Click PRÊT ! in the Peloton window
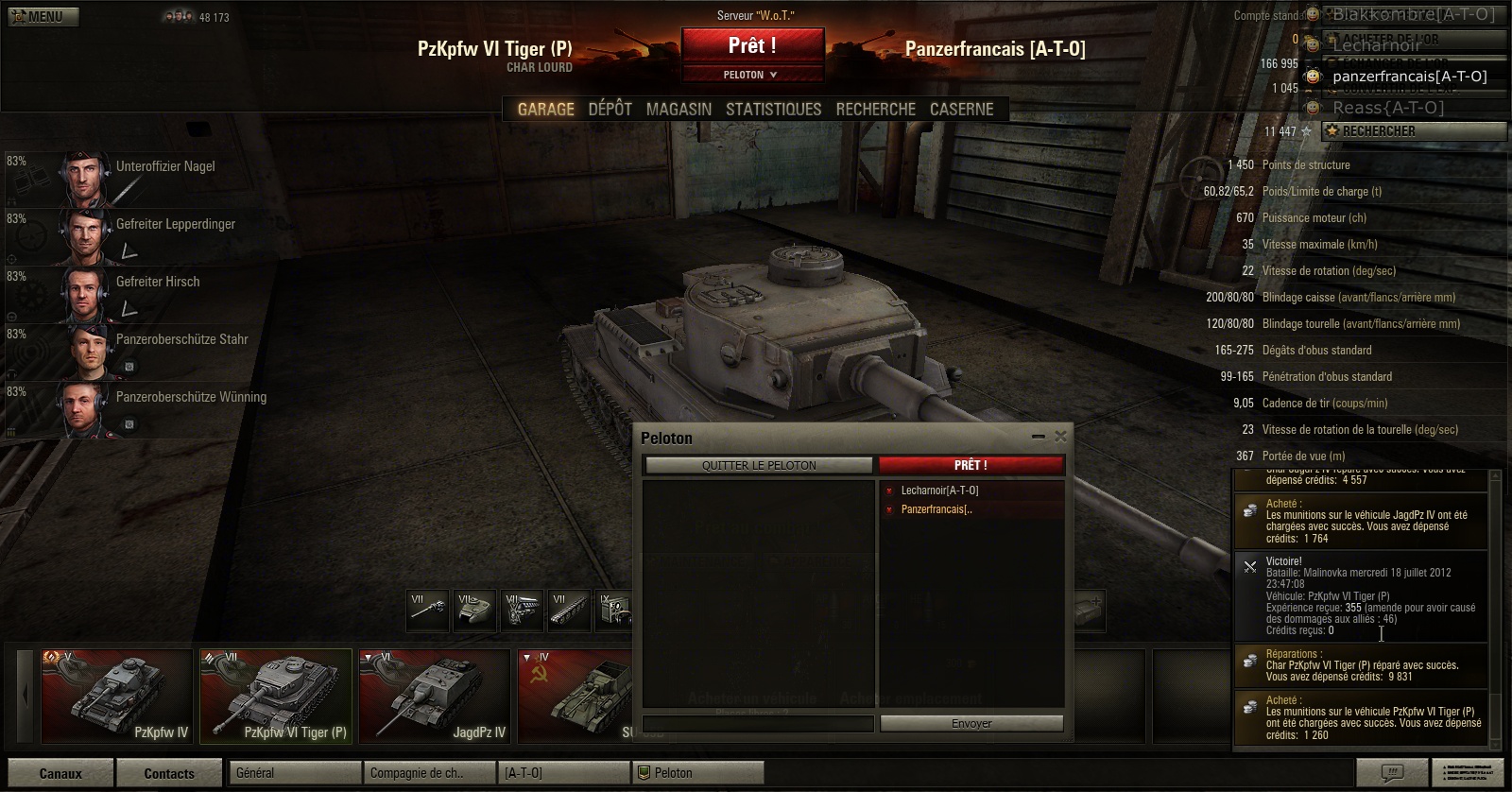This screenshot has width=1512, height=792. tap(971, 465)
